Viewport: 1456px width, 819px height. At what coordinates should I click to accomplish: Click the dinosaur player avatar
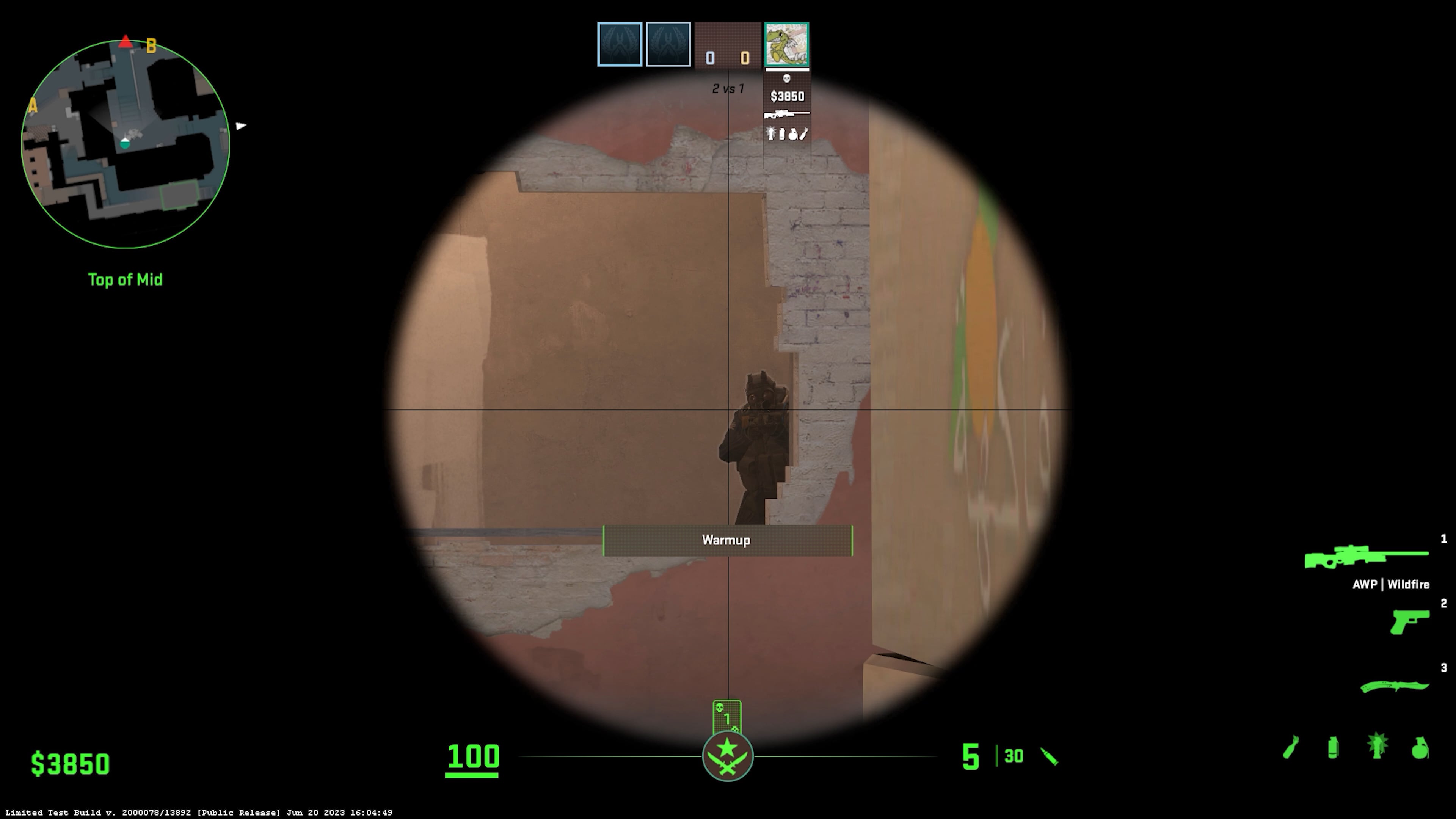(x=787, y=44)
